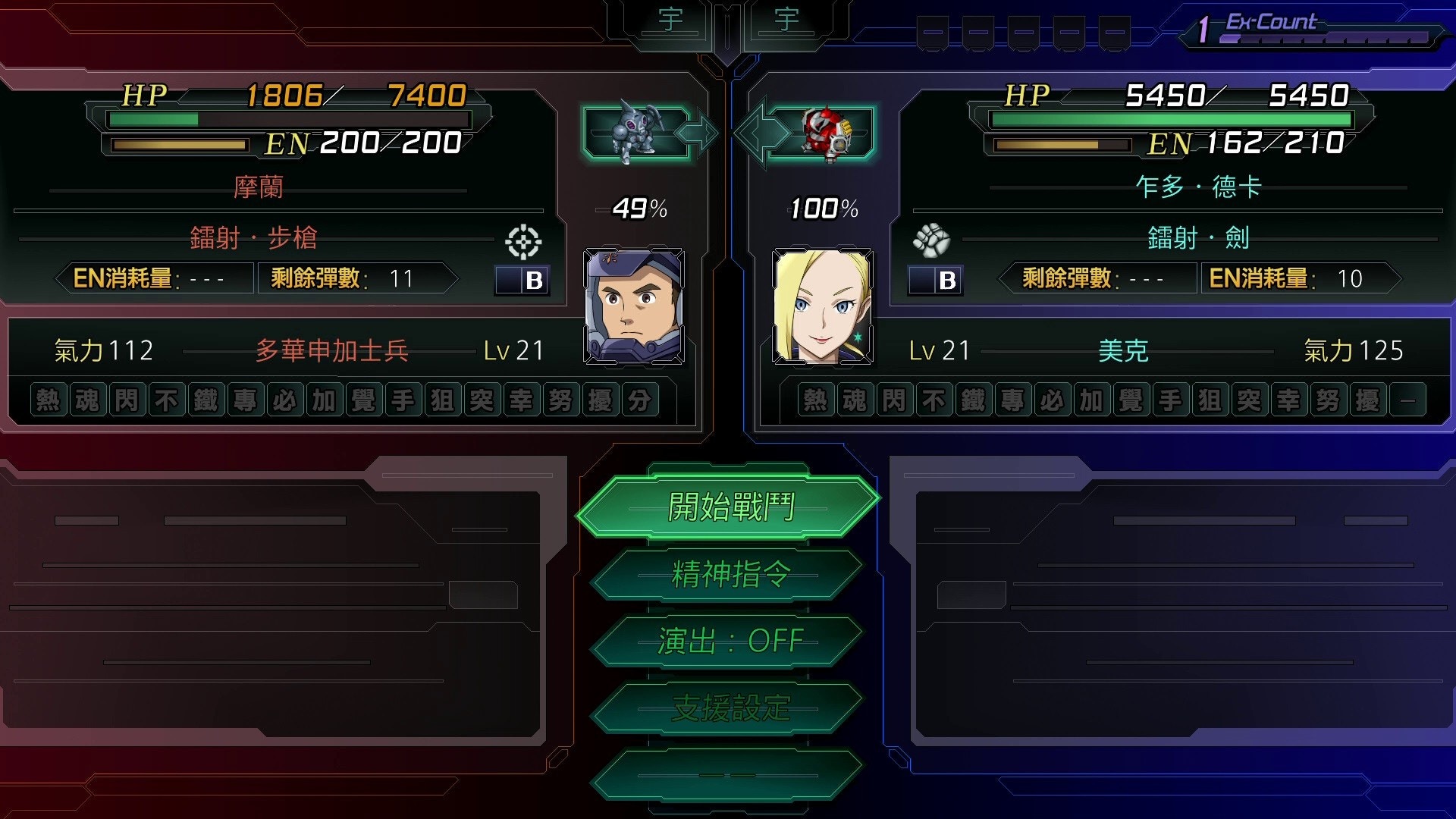
Task: Toggle the 演出 animation setting
Action: point(728,642)
